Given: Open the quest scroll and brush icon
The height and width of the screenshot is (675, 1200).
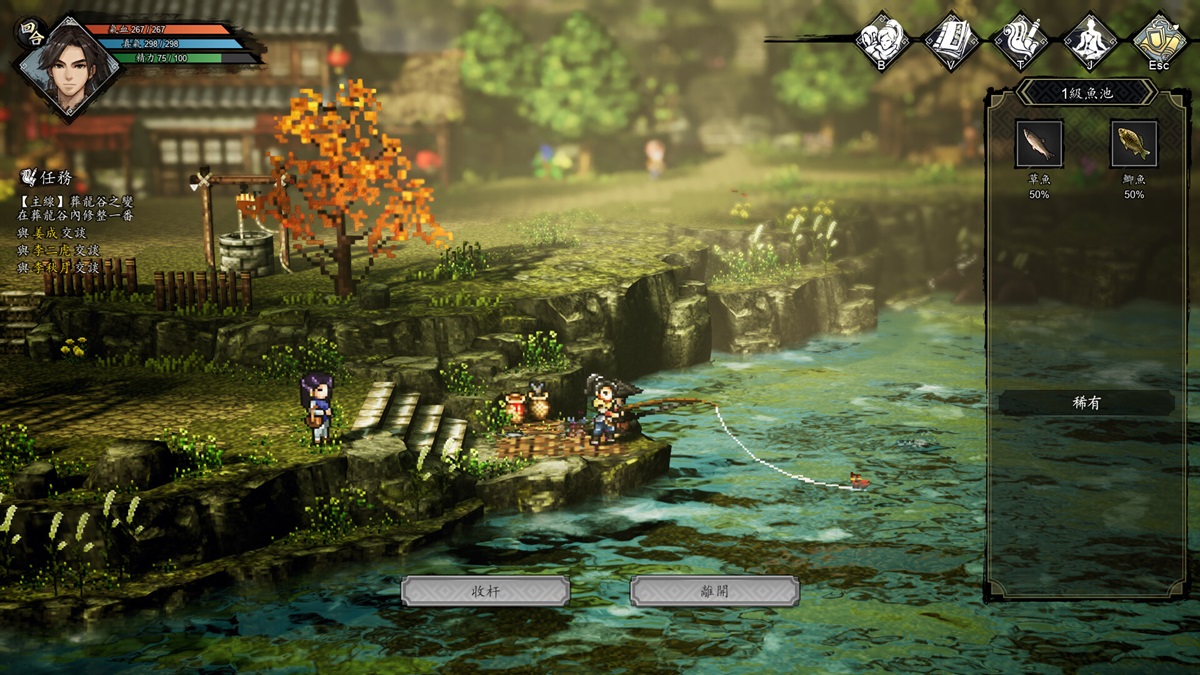Looking at the screenshot, I should click(x=1020, y=40).
